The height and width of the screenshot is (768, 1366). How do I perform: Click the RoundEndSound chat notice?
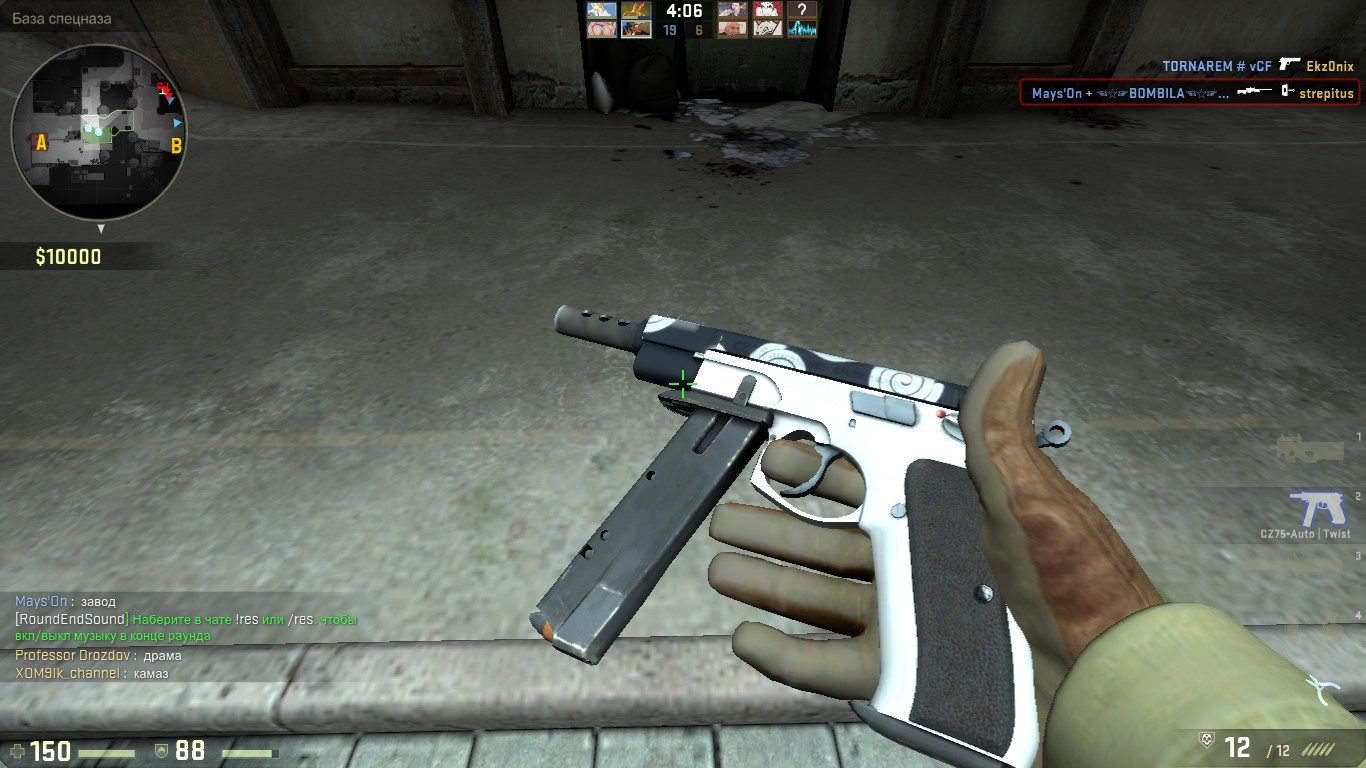click(185, 627)
